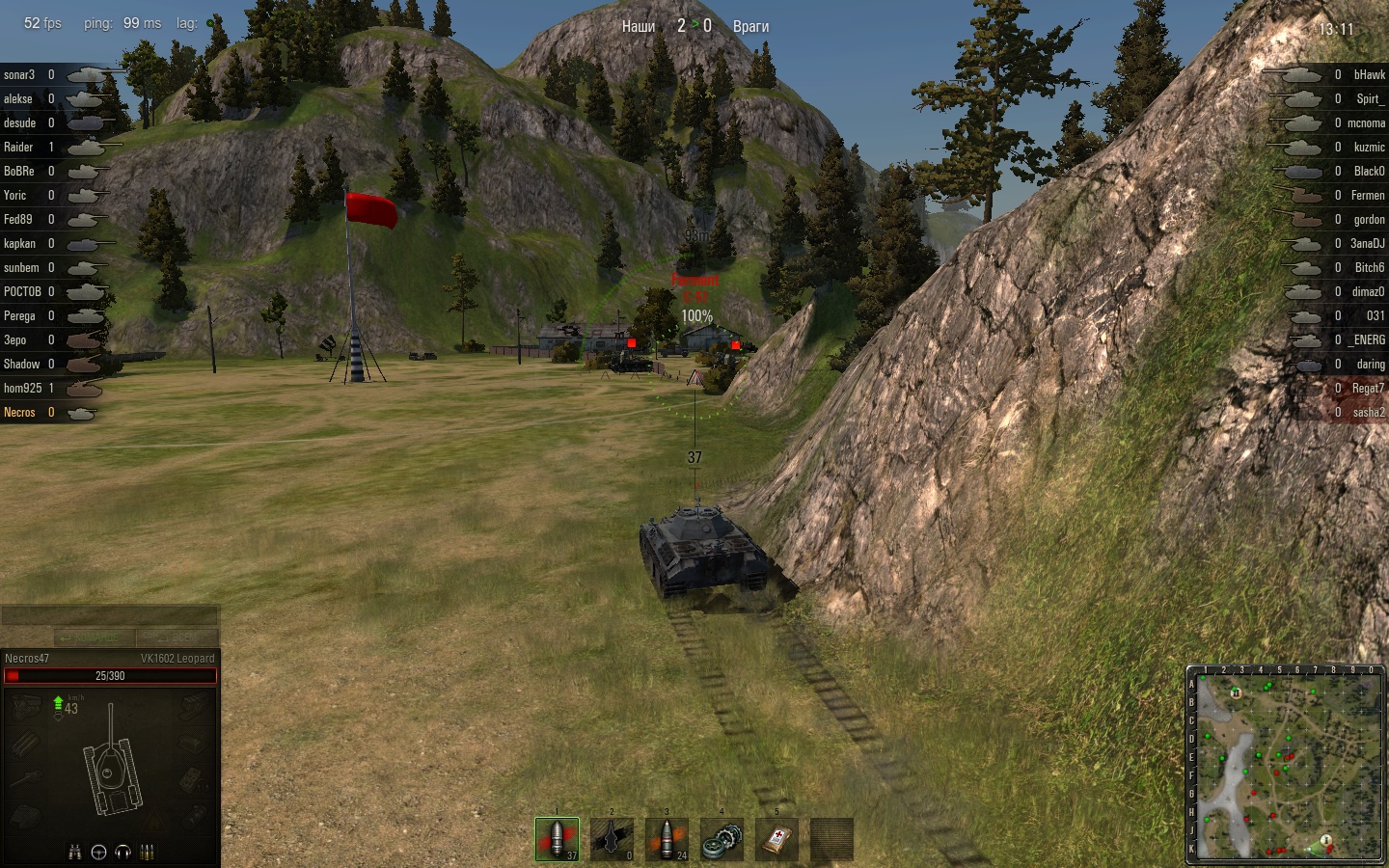Use the first aid kit consumable
Image resolution: width=1389 pixels, height=868 pixels.
[777, 839]
